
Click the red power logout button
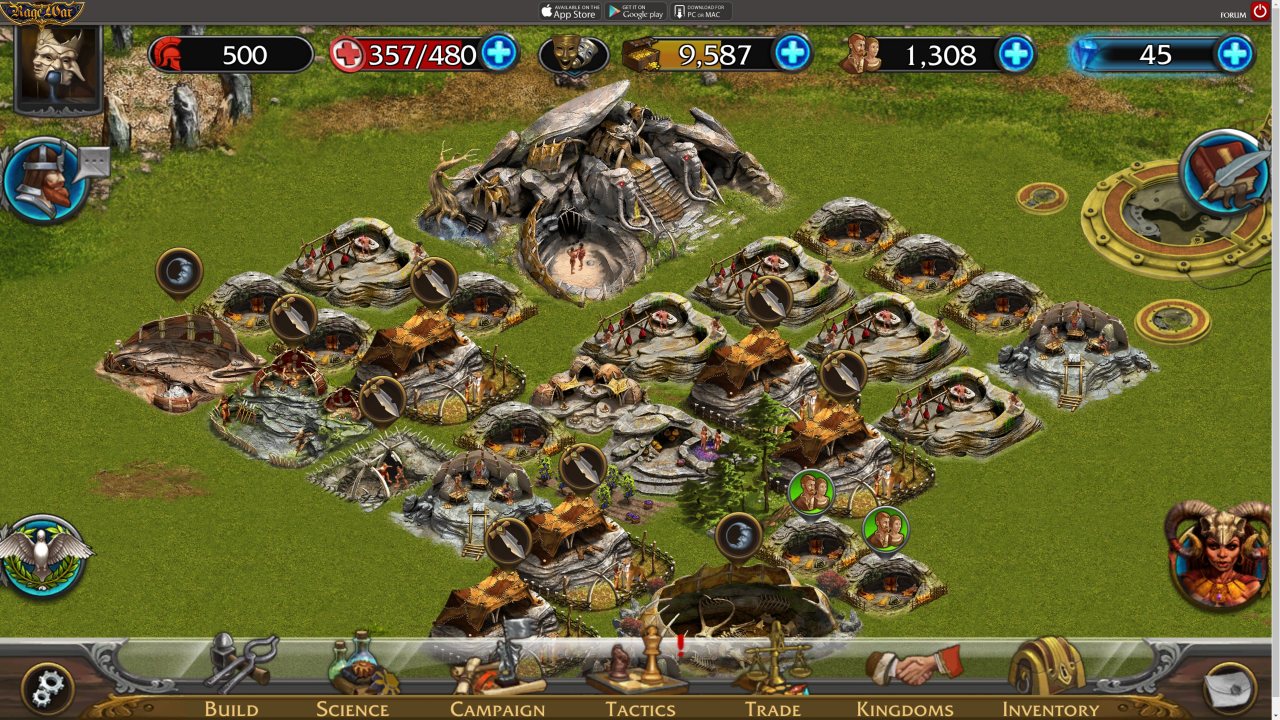click(1258, 12)
